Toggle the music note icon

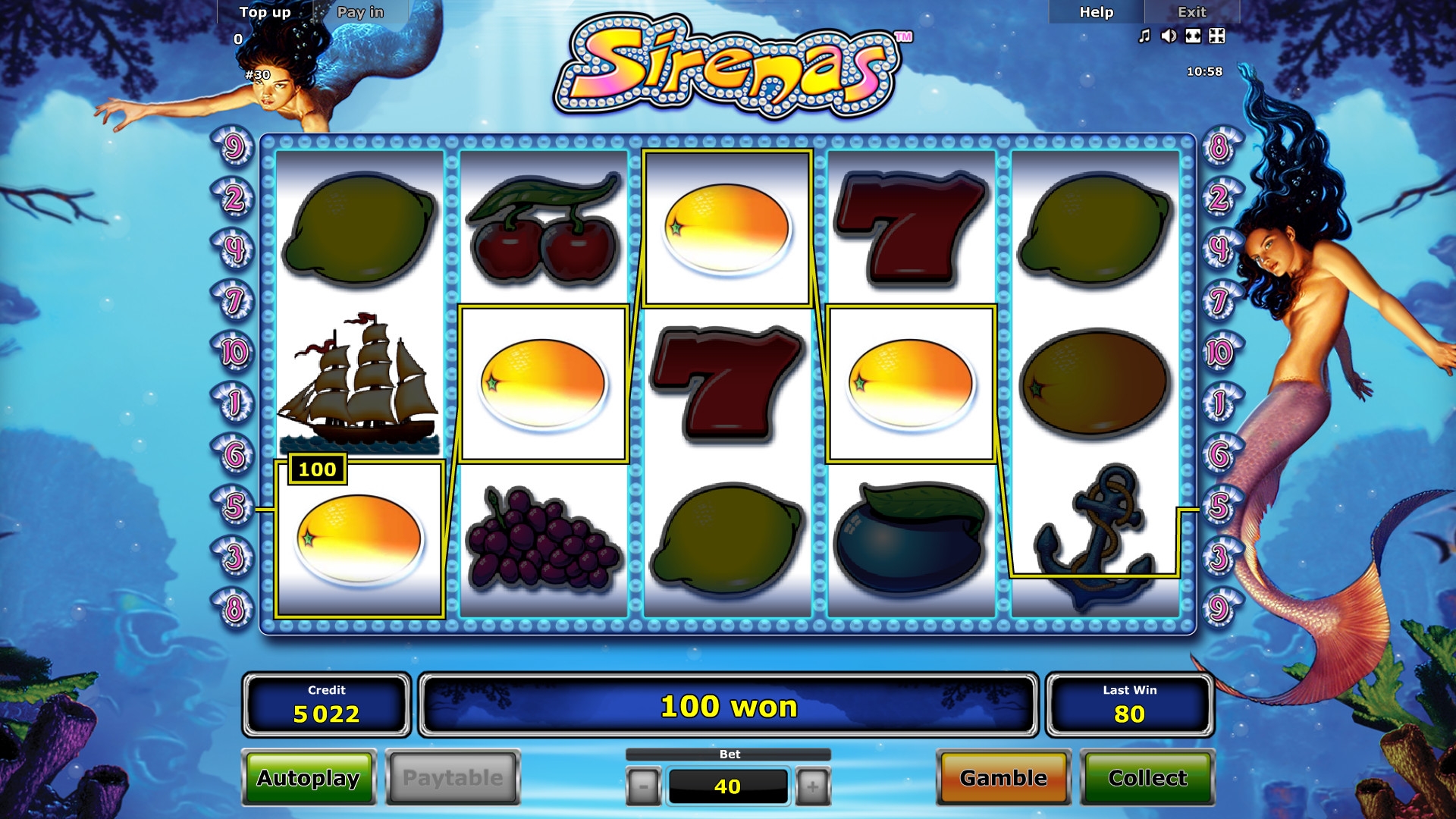[x=1144, y=36]
